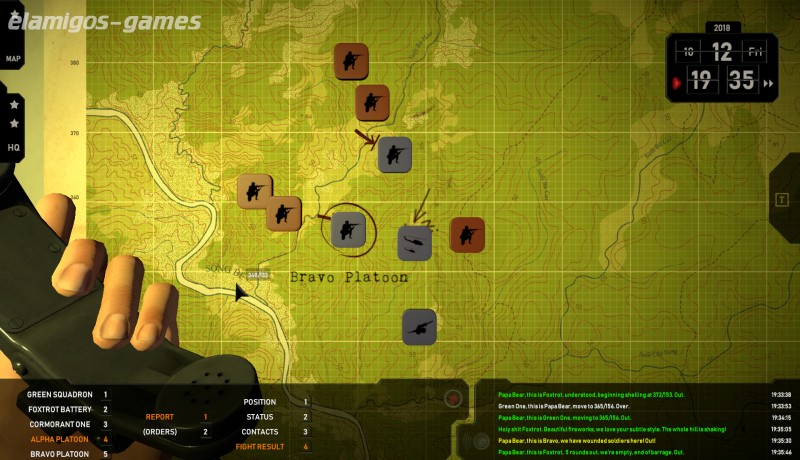Image resolution: width=800 pixels, height=460 pixels.
Task: Ask for a Contacts report
Action: pyautogui.click(x=259, y=432)
